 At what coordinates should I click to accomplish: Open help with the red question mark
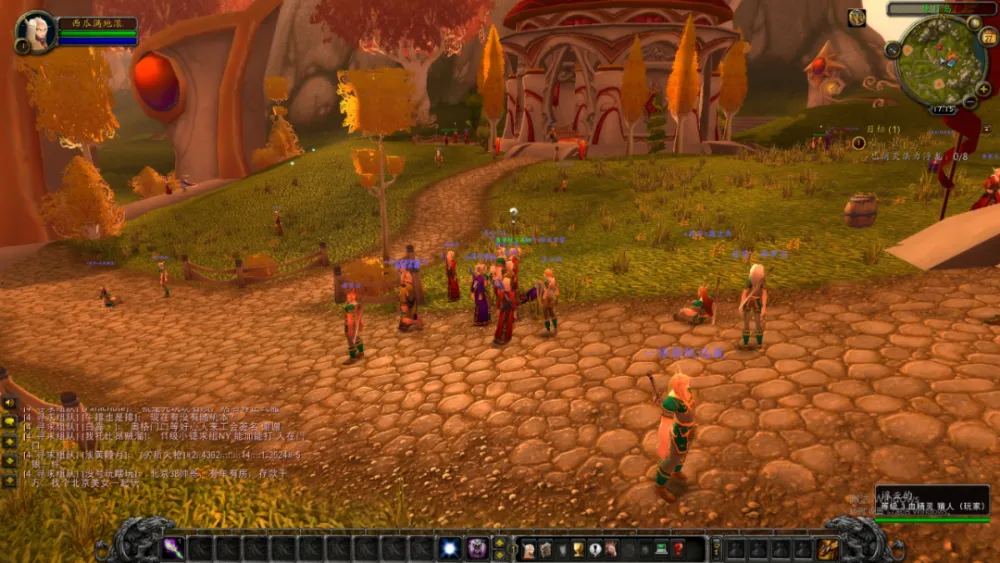coord(678,548)
